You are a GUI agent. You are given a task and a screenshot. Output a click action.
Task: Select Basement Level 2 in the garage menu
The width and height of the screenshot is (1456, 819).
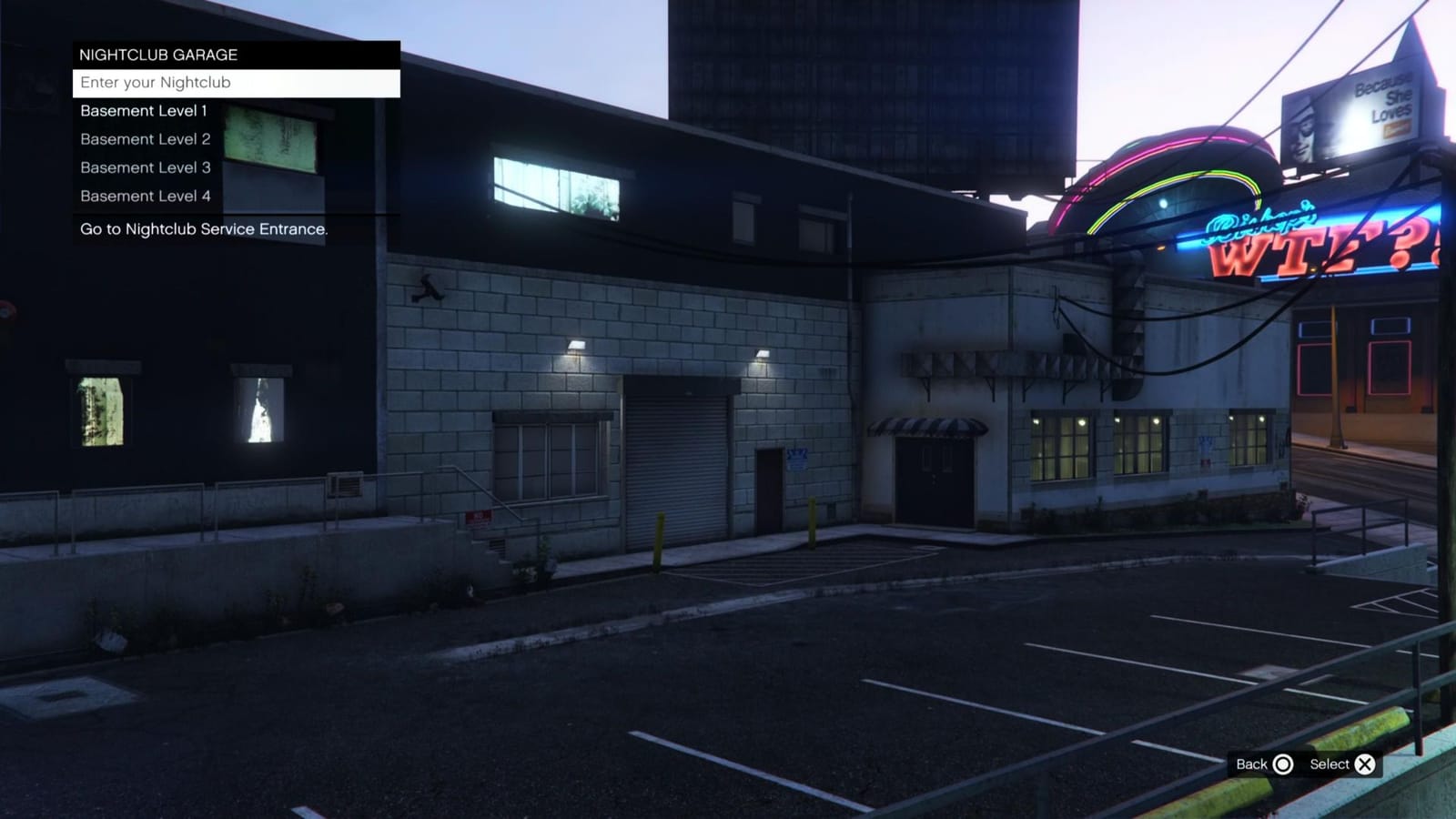pos(145,138)
